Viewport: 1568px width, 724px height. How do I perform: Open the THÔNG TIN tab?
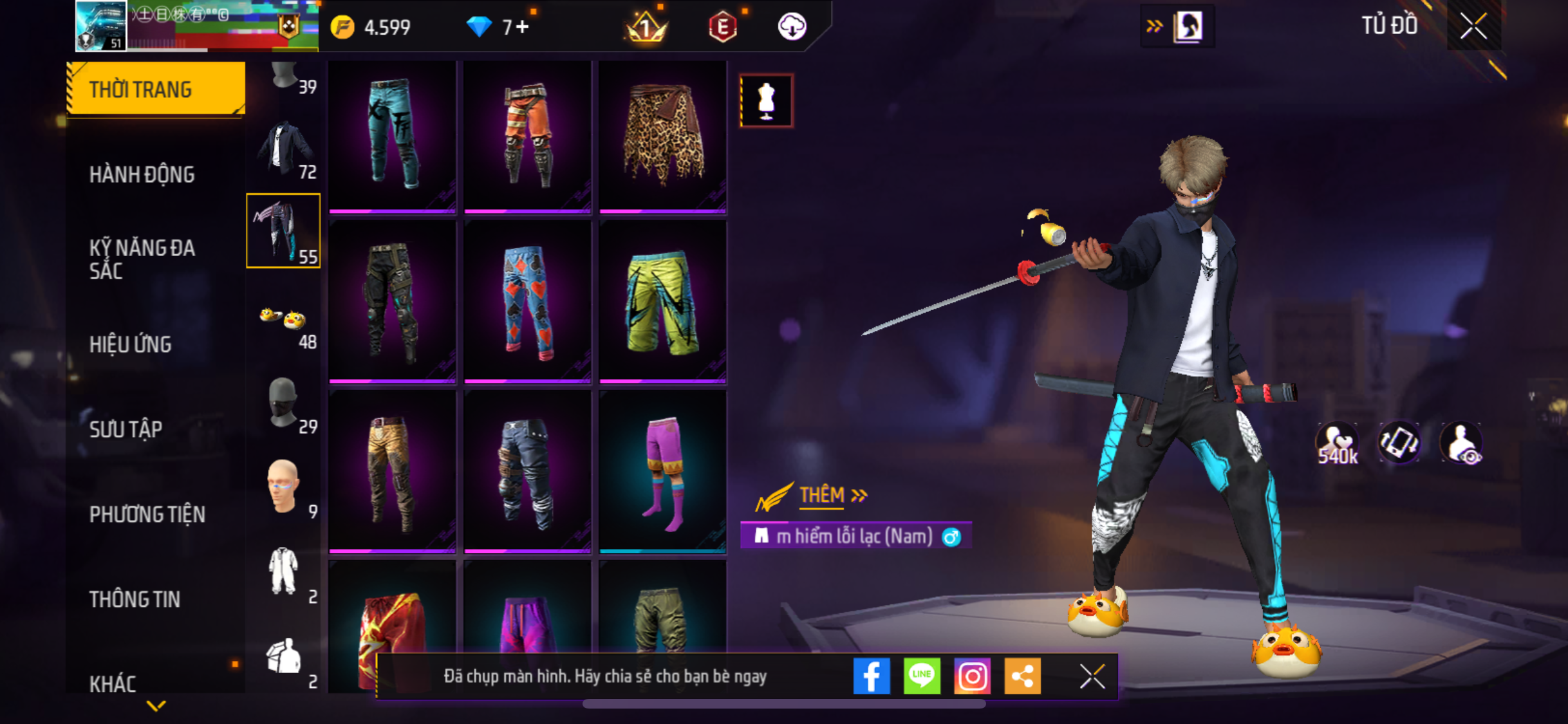pos(135,599)
